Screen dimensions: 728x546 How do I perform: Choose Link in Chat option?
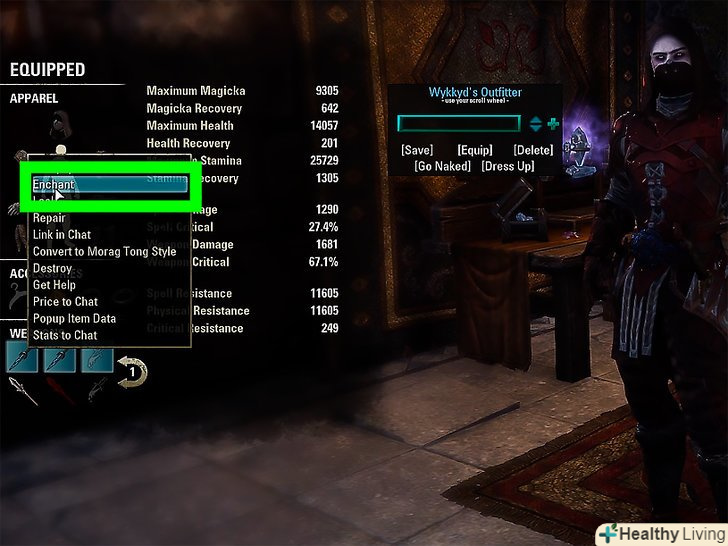point(62,235)
